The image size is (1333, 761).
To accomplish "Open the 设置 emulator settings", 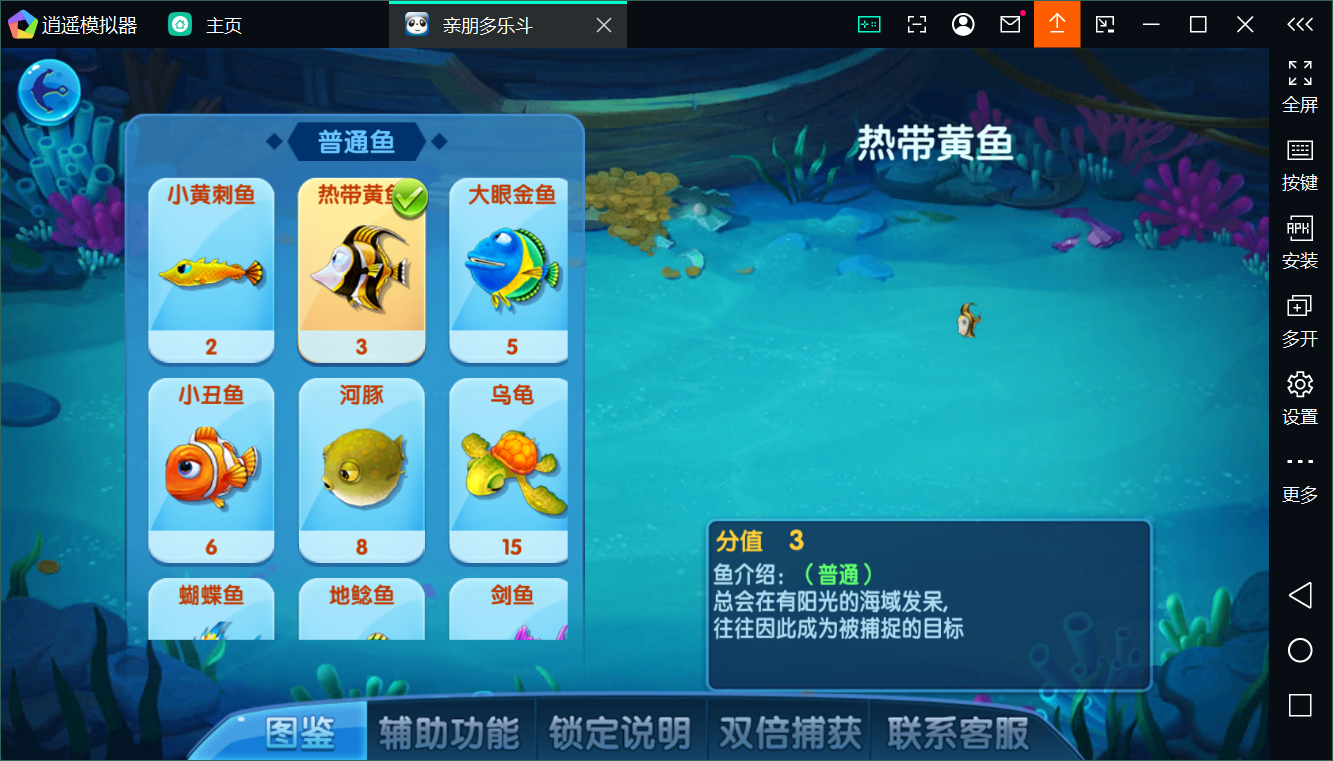I will pyautogui.click(x=1300, y=396).
